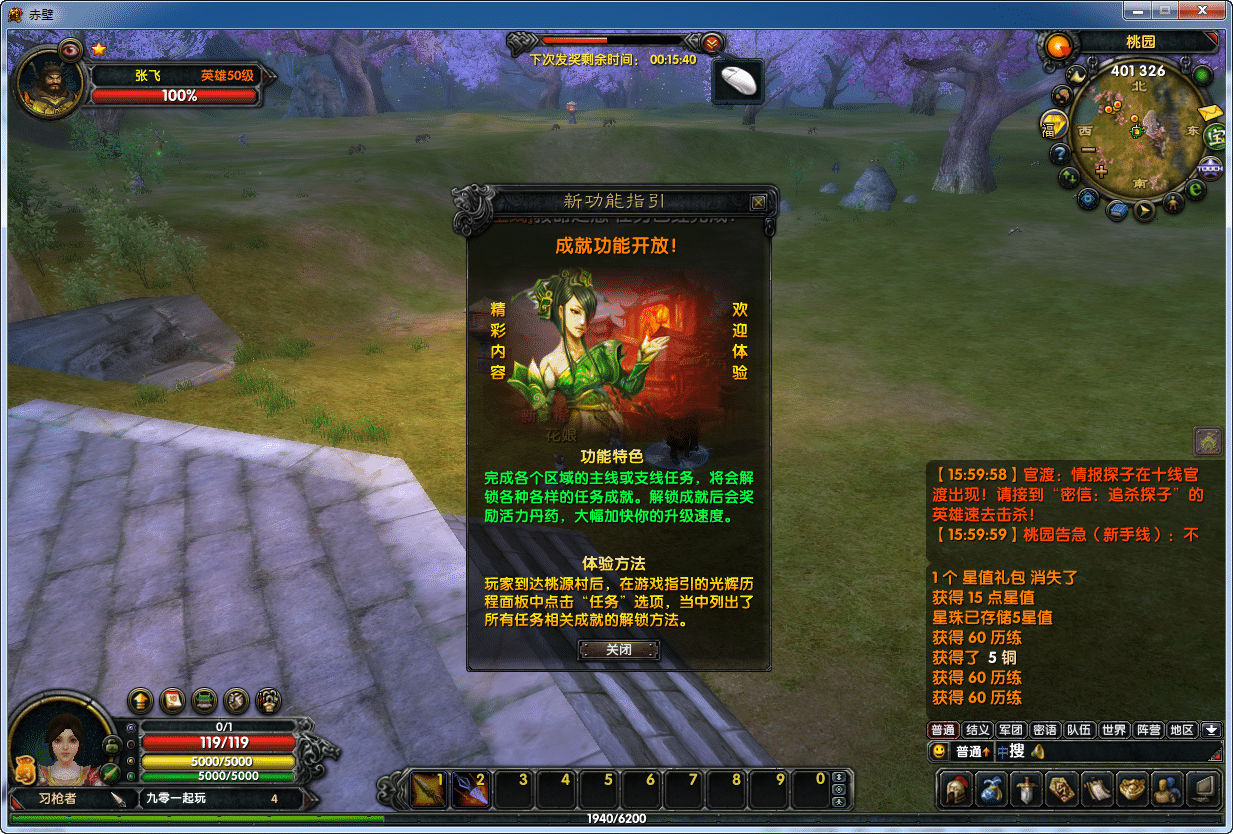Select the 队伍 chat tab
Screen dimensions: 1233x834
[1079, 730]
